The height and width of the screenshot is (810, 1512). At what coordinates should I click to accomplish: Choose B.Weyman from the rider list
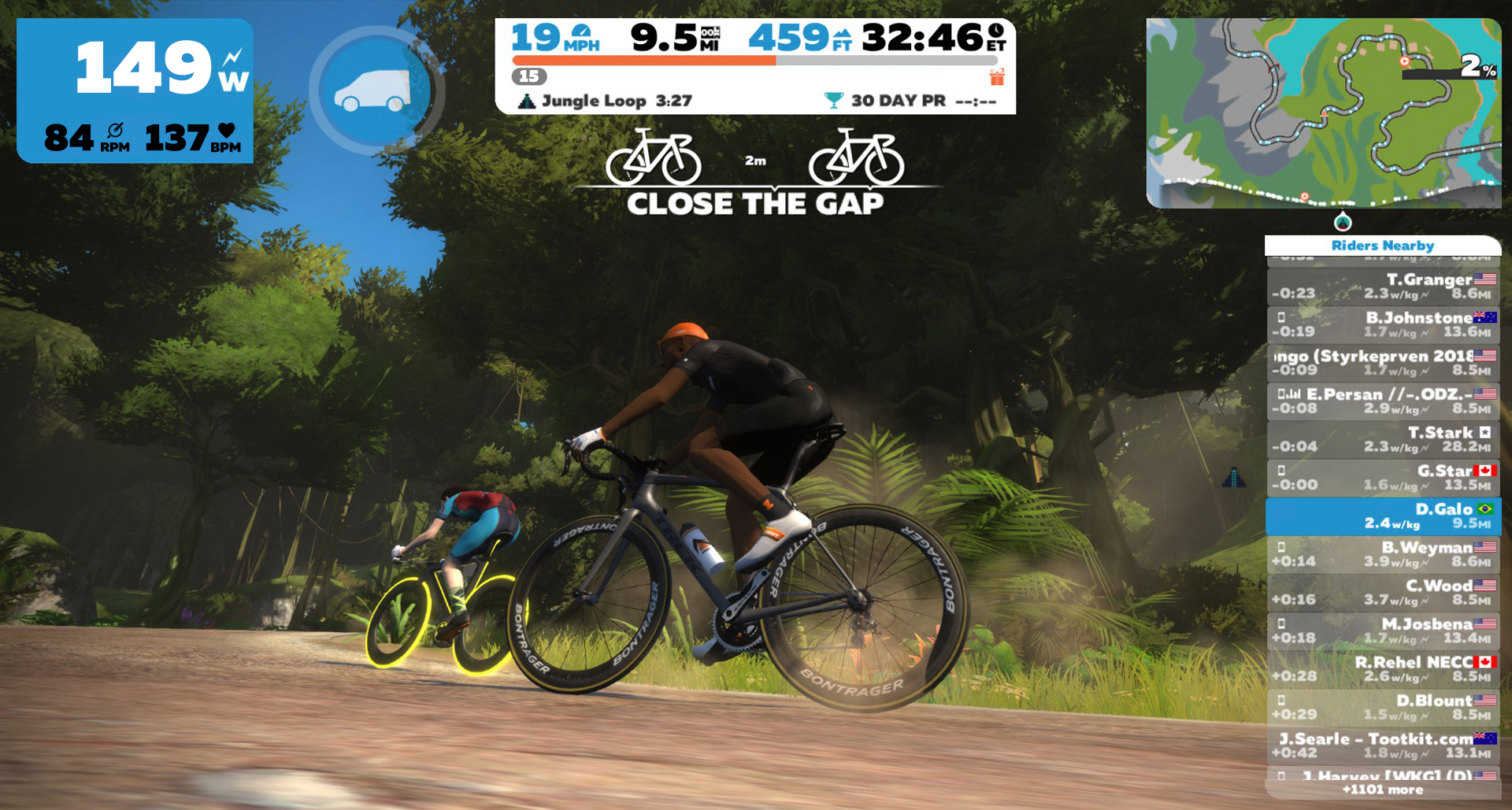1383,554
